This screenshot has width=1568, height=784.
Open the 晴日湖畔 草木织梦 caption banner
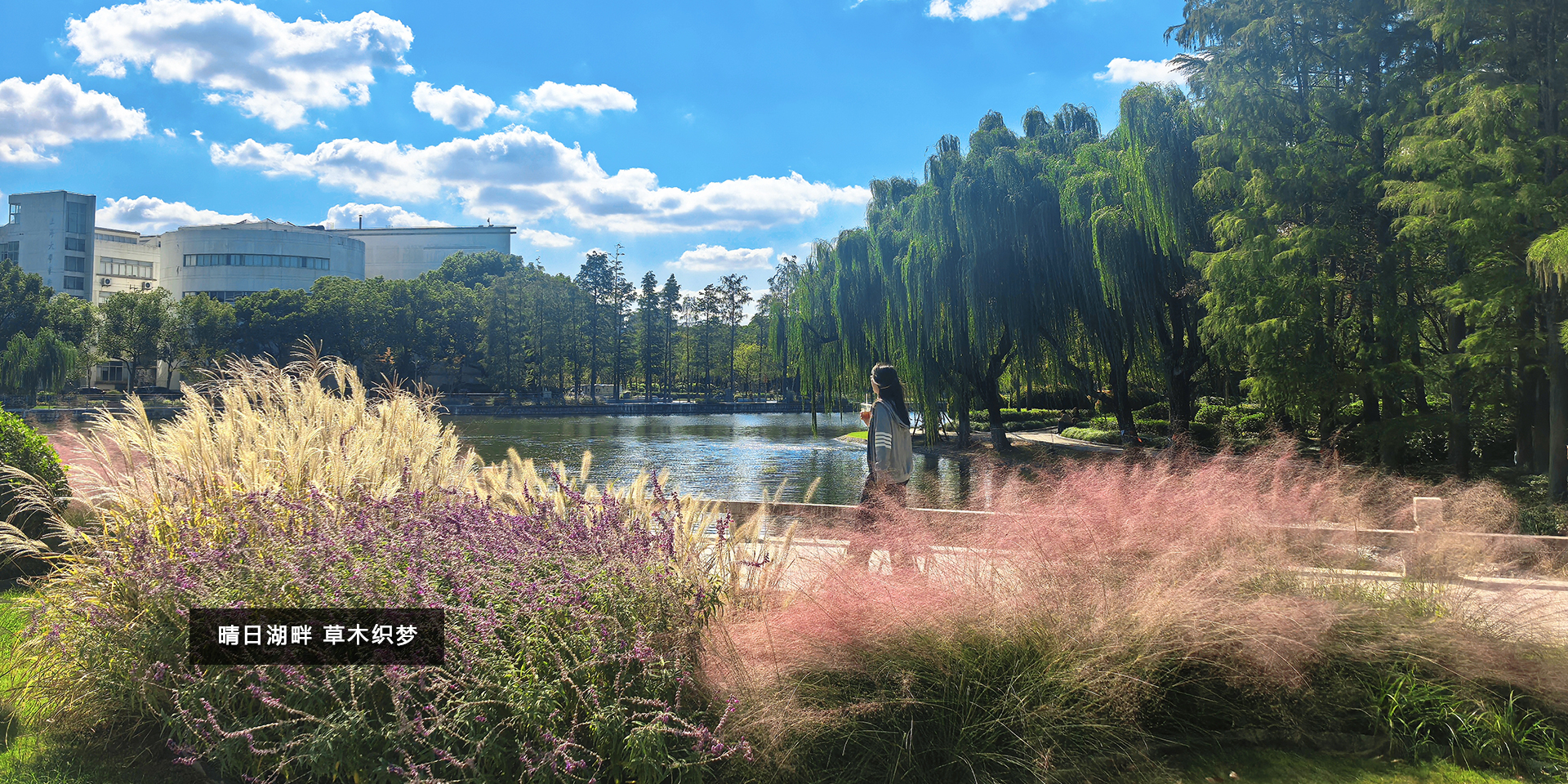(x=317, y=635)
